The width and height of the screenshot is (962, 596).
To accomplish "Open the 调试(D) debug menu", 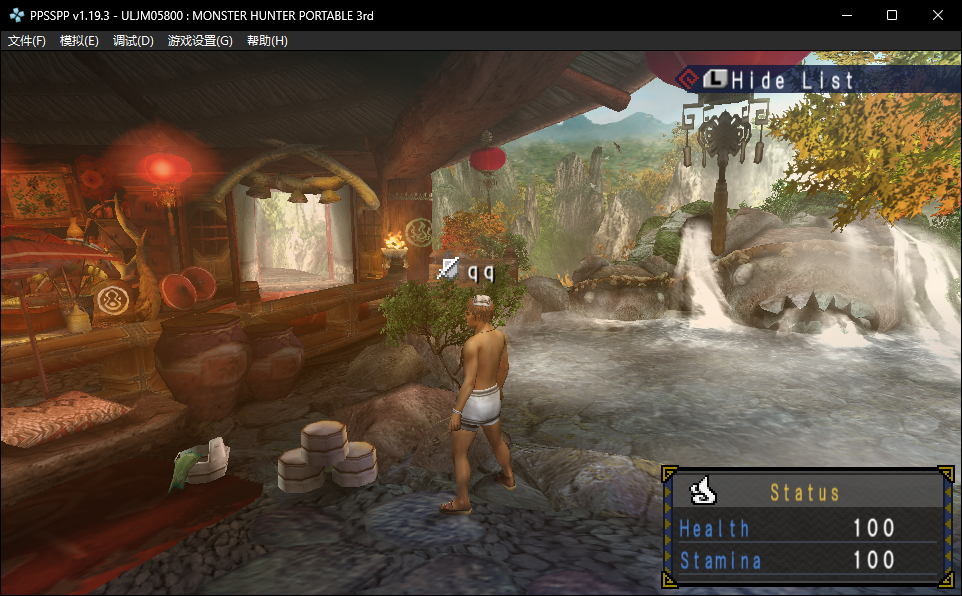I will pos(133,41).
